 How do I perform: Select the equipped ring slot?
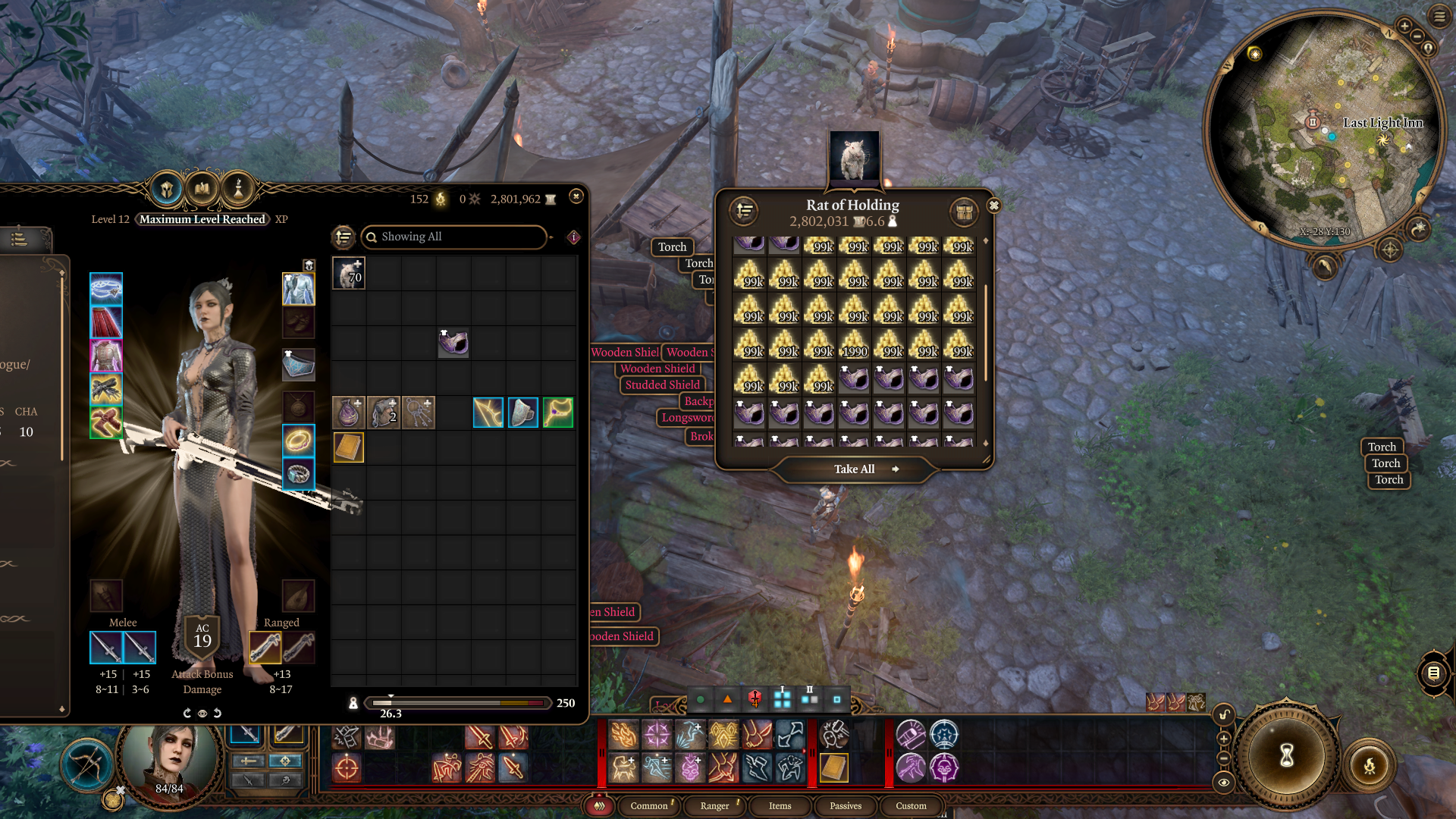tap(298, 440)
